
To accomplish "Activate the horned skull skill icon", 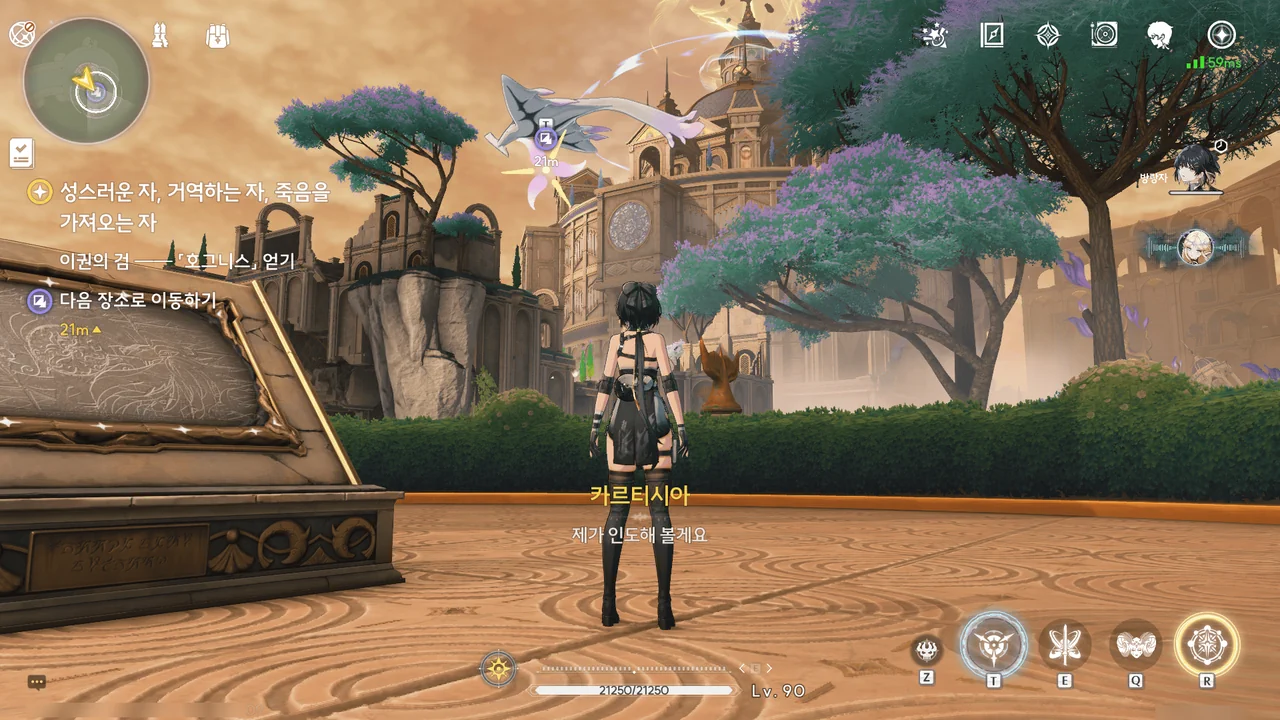I will [927, 650].
